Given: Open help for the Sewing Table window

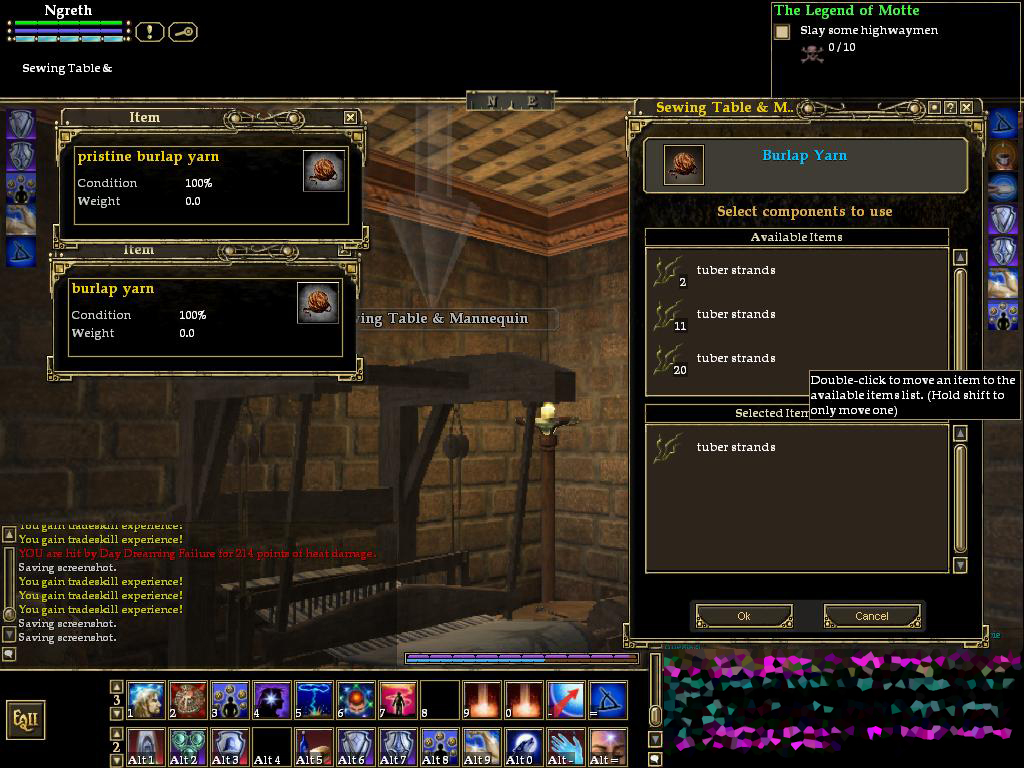Looking at the screenshot, I should pos(951,107).
